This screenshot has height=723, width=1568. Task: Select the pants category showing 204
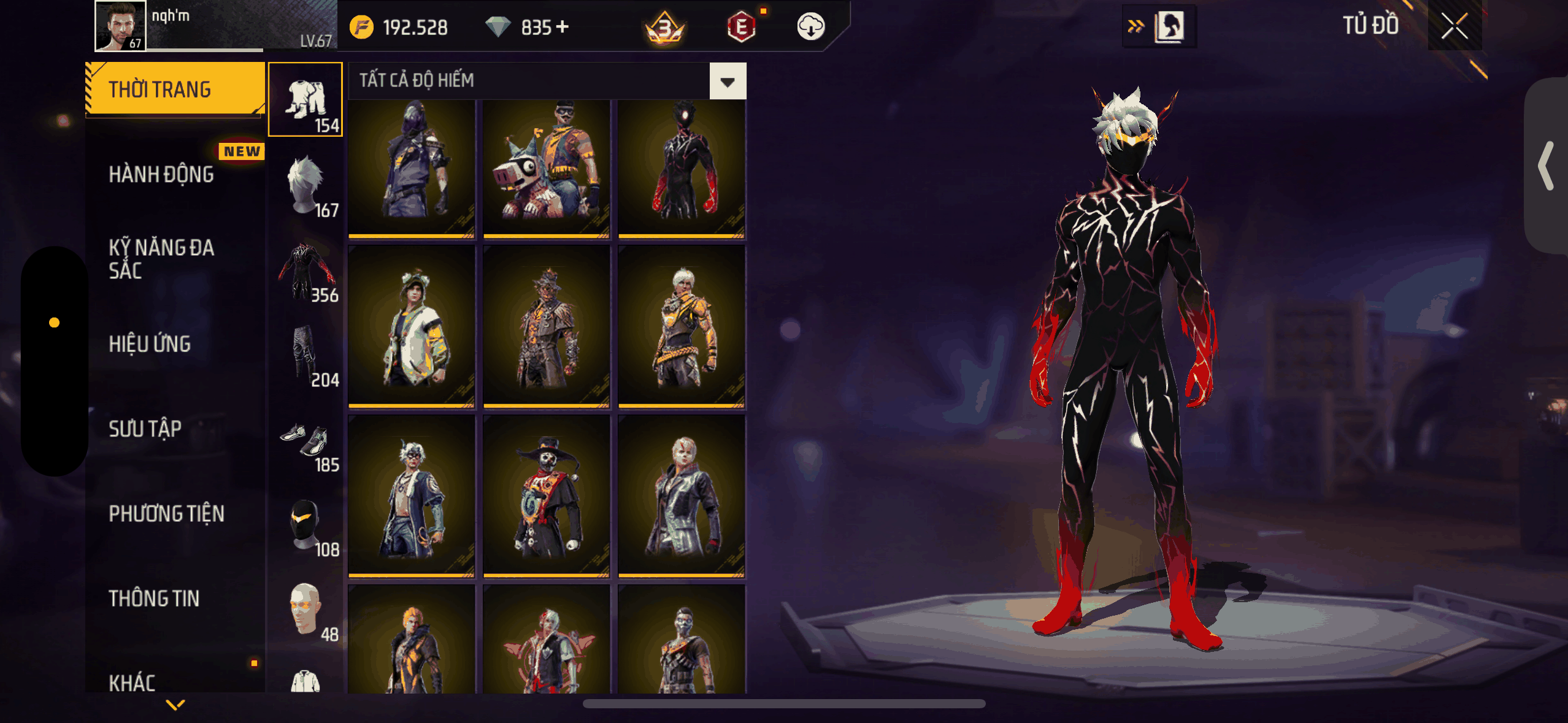306,356
